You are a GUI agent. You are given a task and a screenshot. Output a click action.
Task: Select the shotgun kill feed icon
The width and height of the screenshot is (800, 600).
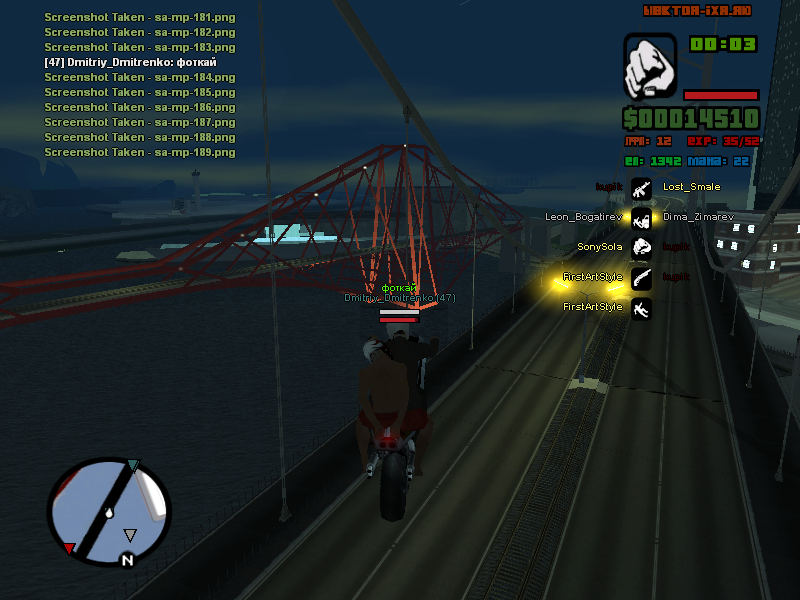(642, 277)
